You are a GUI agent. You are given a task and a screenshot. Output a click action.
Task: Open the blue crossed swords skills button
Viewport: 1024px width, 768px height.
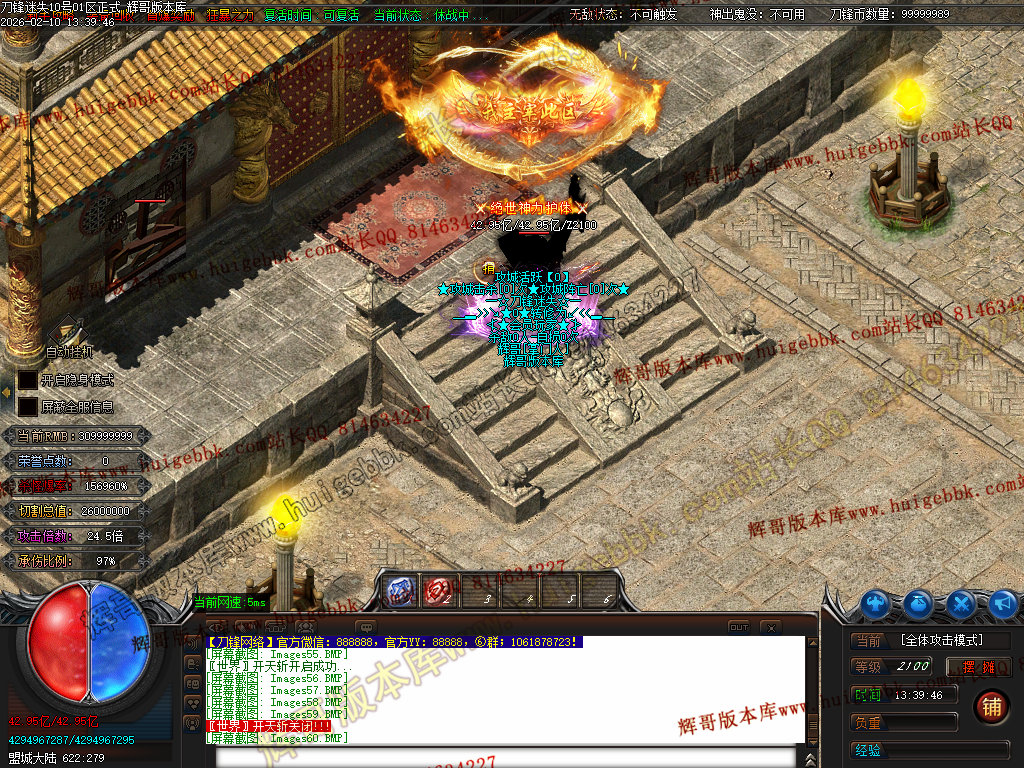click(961, 603)
